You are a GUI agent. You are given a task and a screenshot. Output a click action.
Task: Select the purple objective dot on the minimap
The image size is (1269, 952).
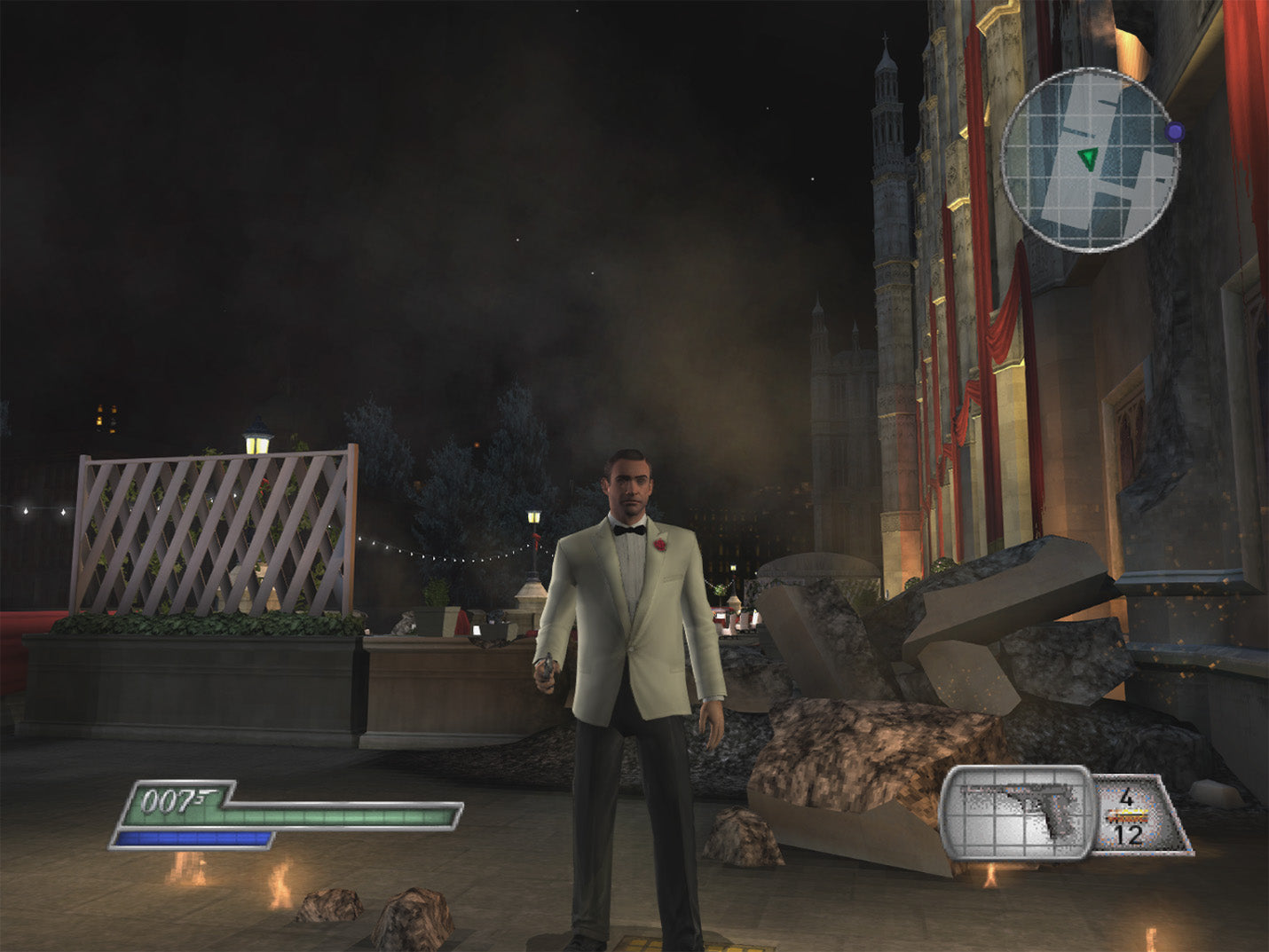pyautogui.click(x=1177, y=130)
